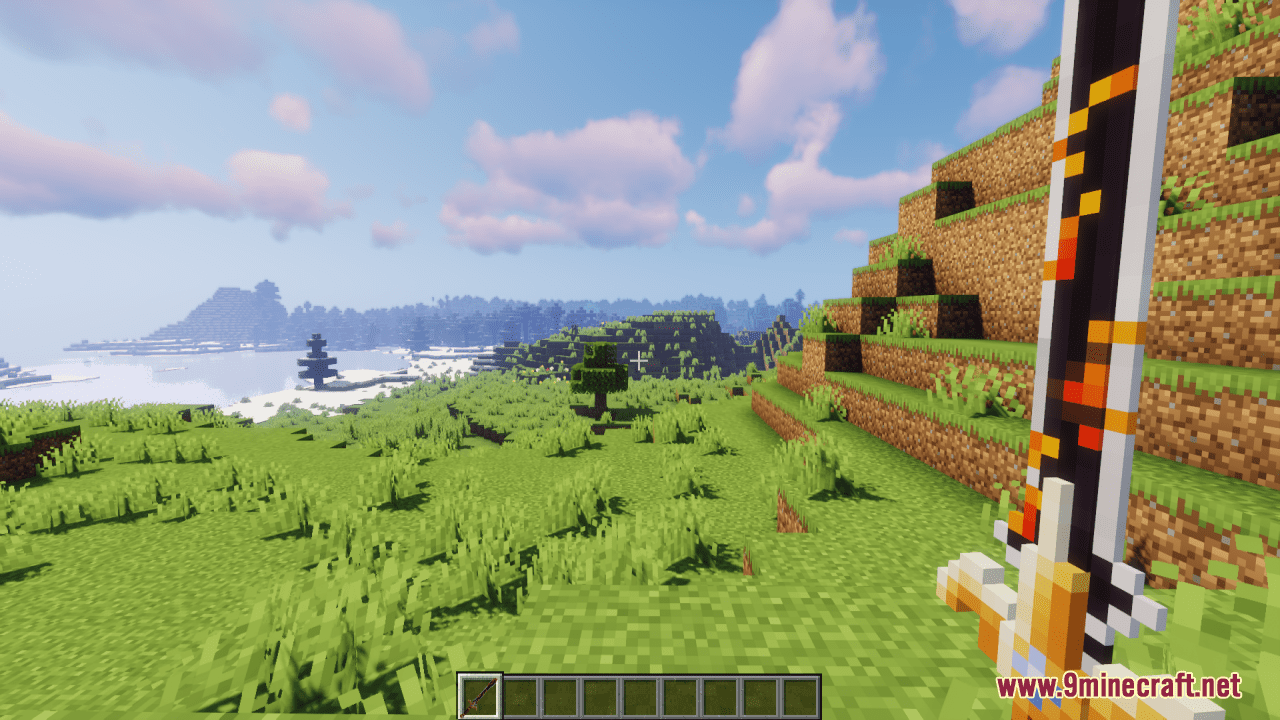Click the selected slot highlight frame
The image size is (1280, 720).
pos(478,674)
